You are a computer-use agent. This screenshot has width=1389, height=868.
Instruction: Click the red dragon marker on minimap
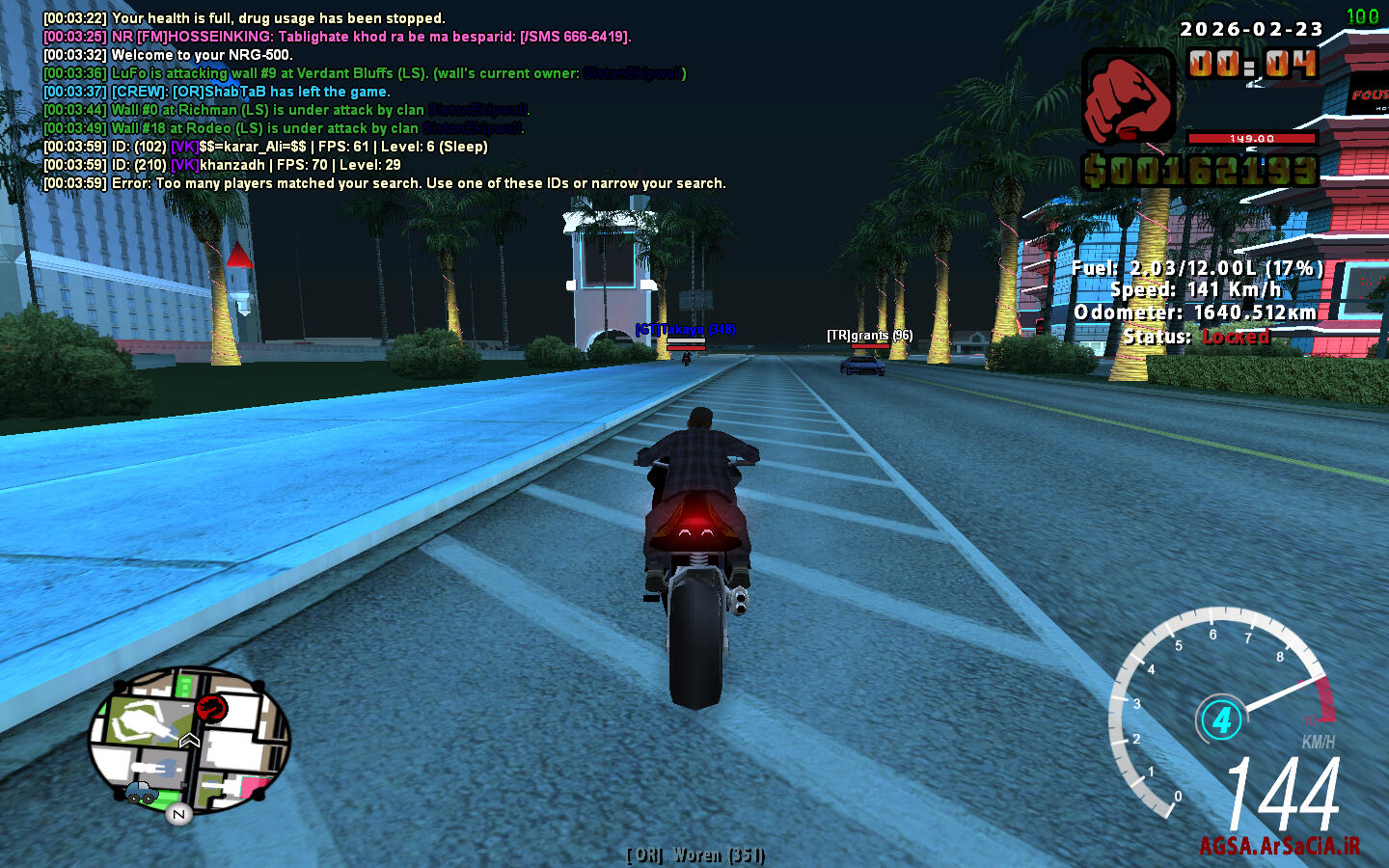(x=211, y=709)
